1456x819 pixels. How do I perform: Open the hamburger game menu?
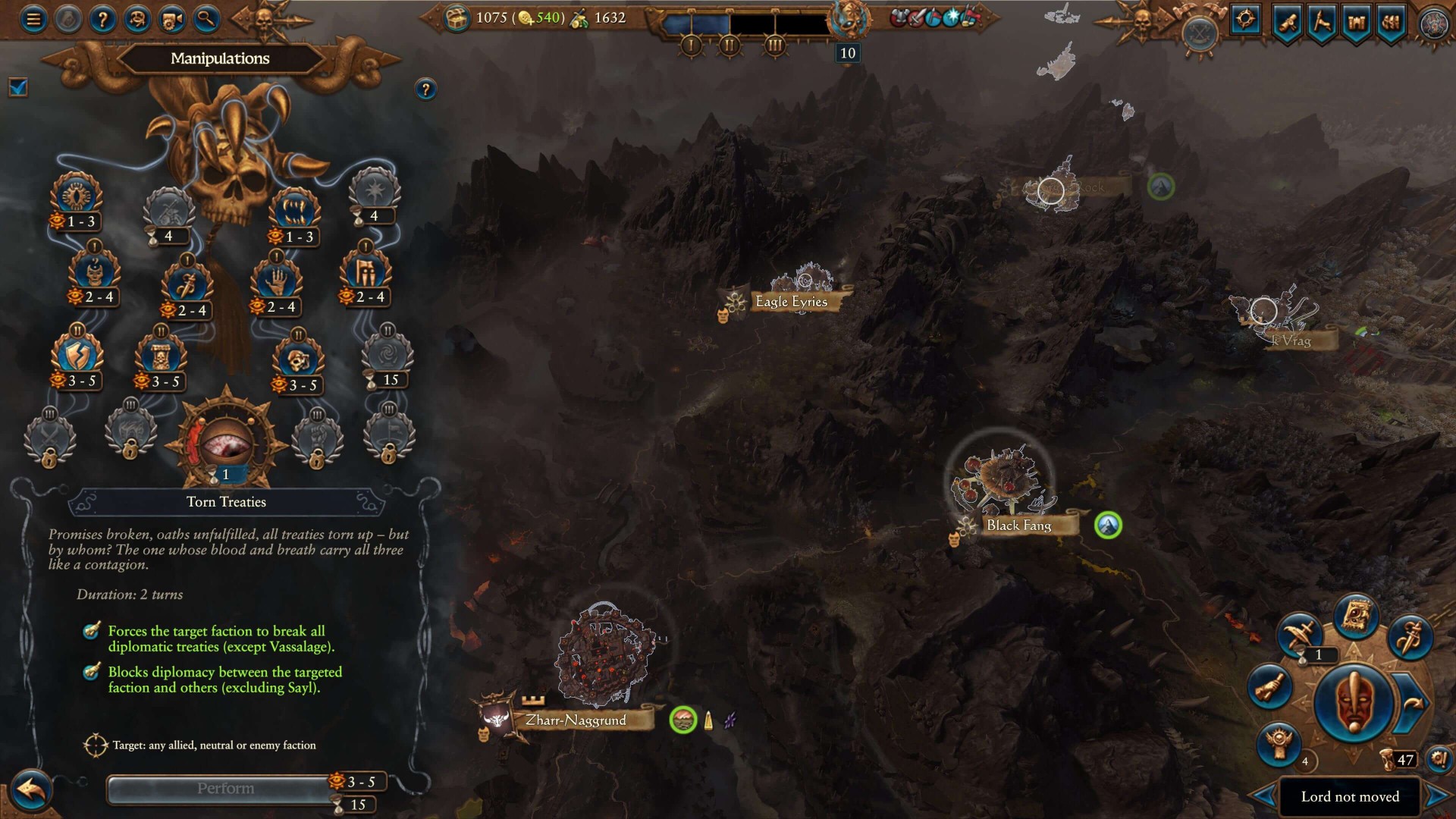click(x=33, y=19)
